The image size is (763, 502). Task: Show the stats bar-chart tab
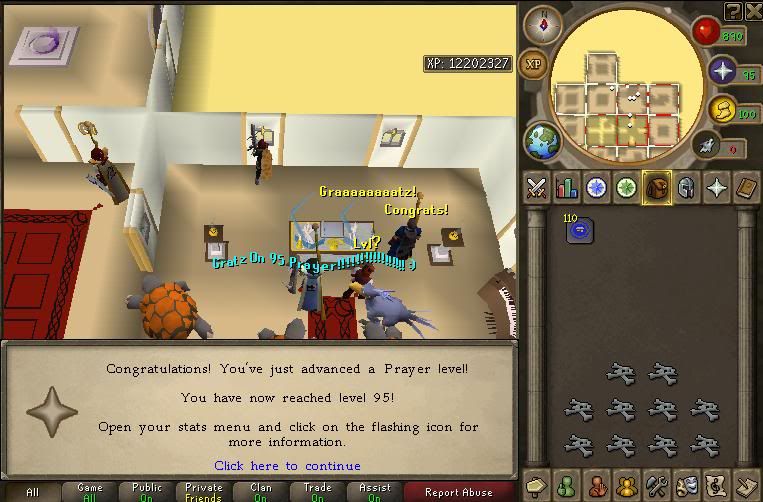pyautogui.click(x=567, y=187)
